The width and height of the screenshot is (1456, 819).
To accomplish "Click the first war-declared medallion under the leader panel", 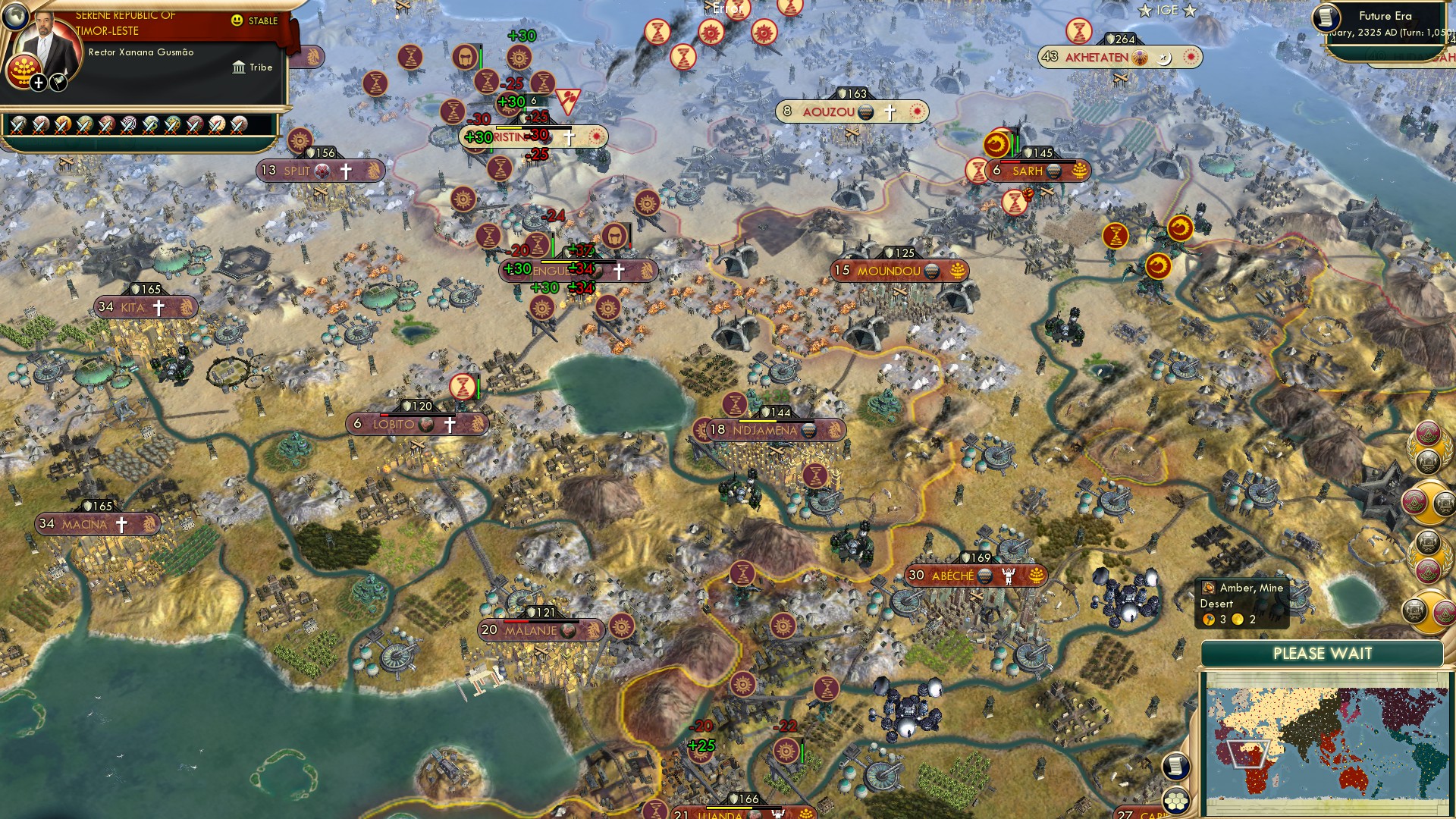I will [18, 126].
